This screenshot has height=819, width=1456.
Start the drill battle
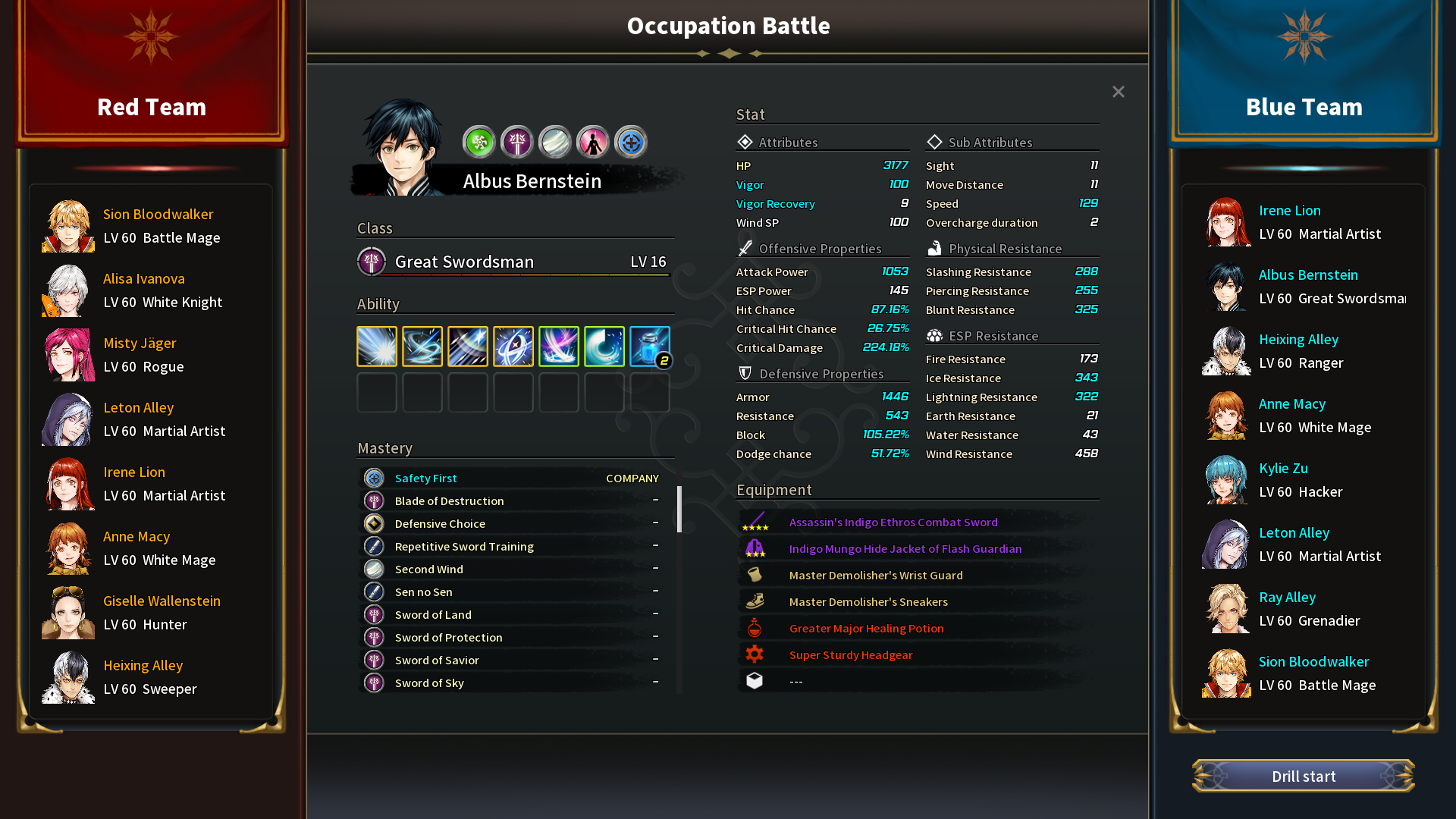click(1303, 776)
